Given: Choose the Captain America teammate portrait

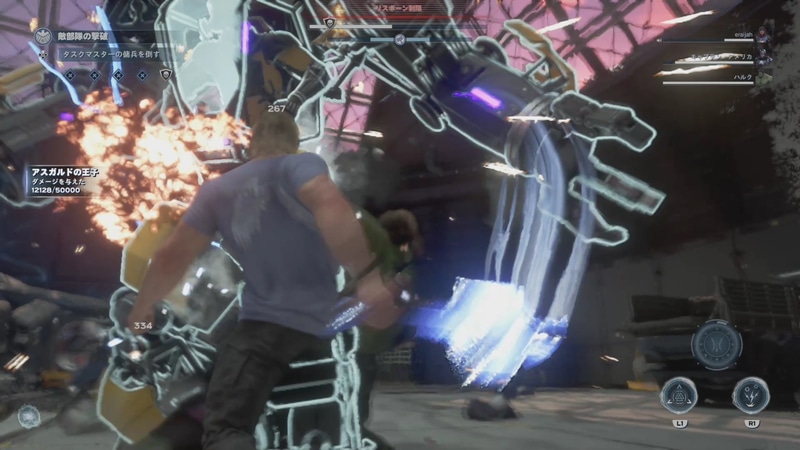Looking at the screenshot, I should click(x=765, y=59).
